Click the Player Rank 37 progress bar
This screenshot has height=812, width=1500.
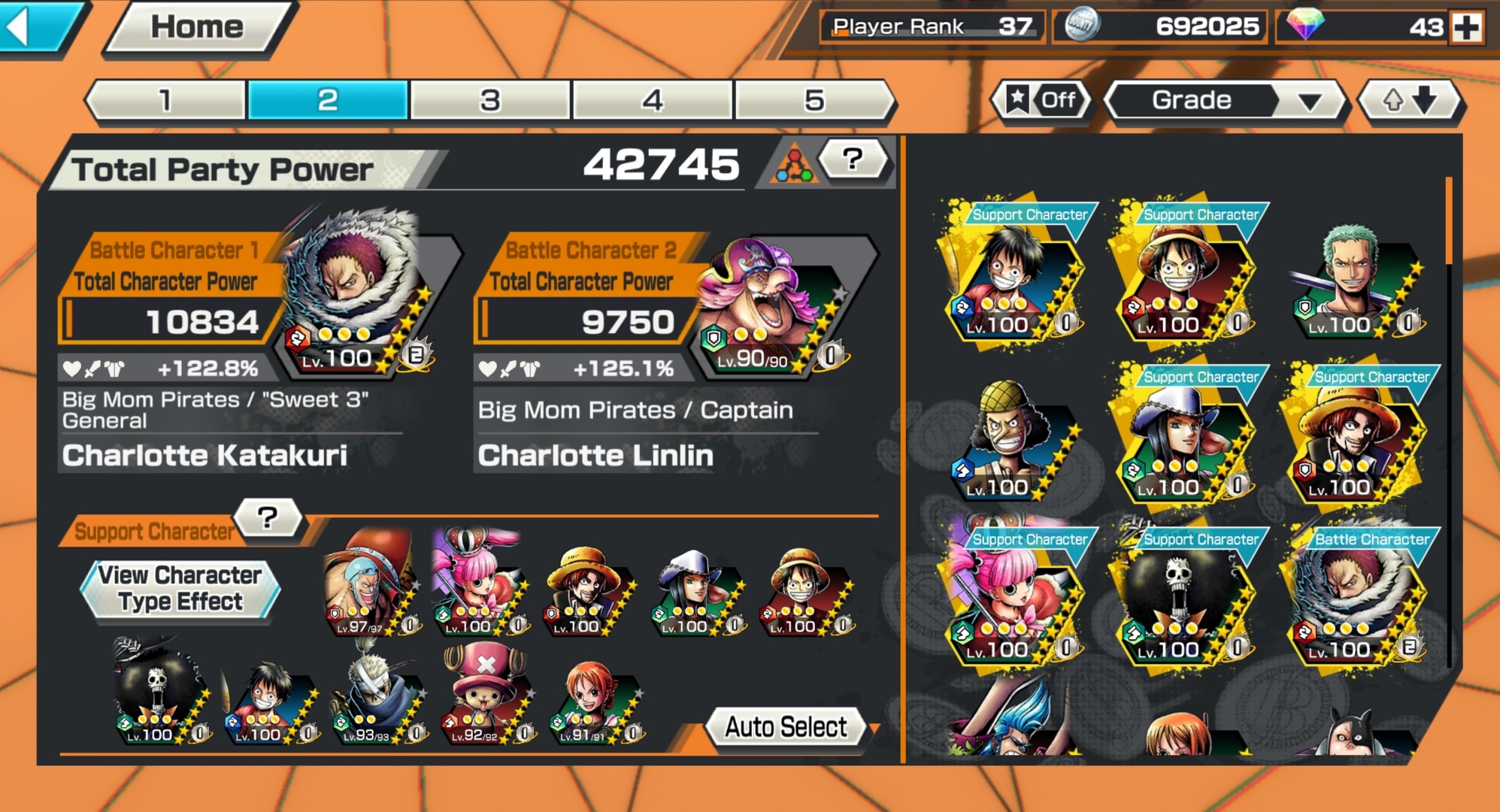tap(931, 26)
